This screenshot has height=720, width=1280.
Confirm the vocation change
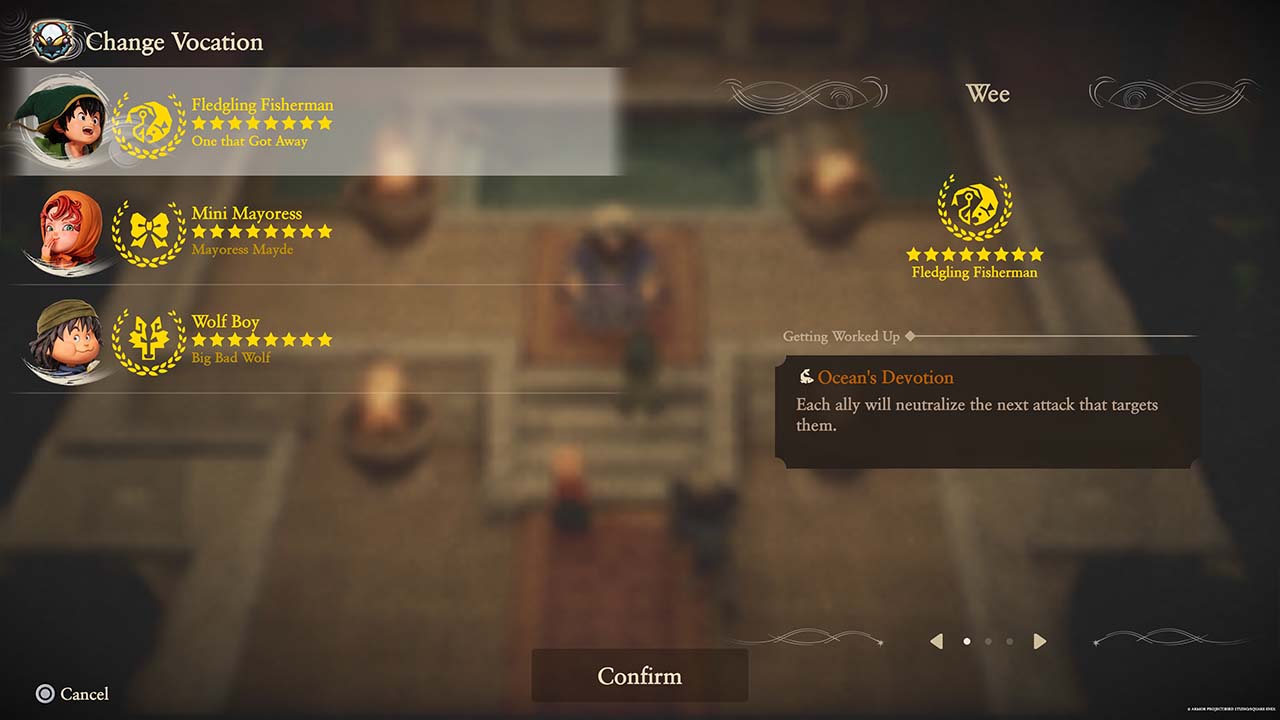[639, 676]
